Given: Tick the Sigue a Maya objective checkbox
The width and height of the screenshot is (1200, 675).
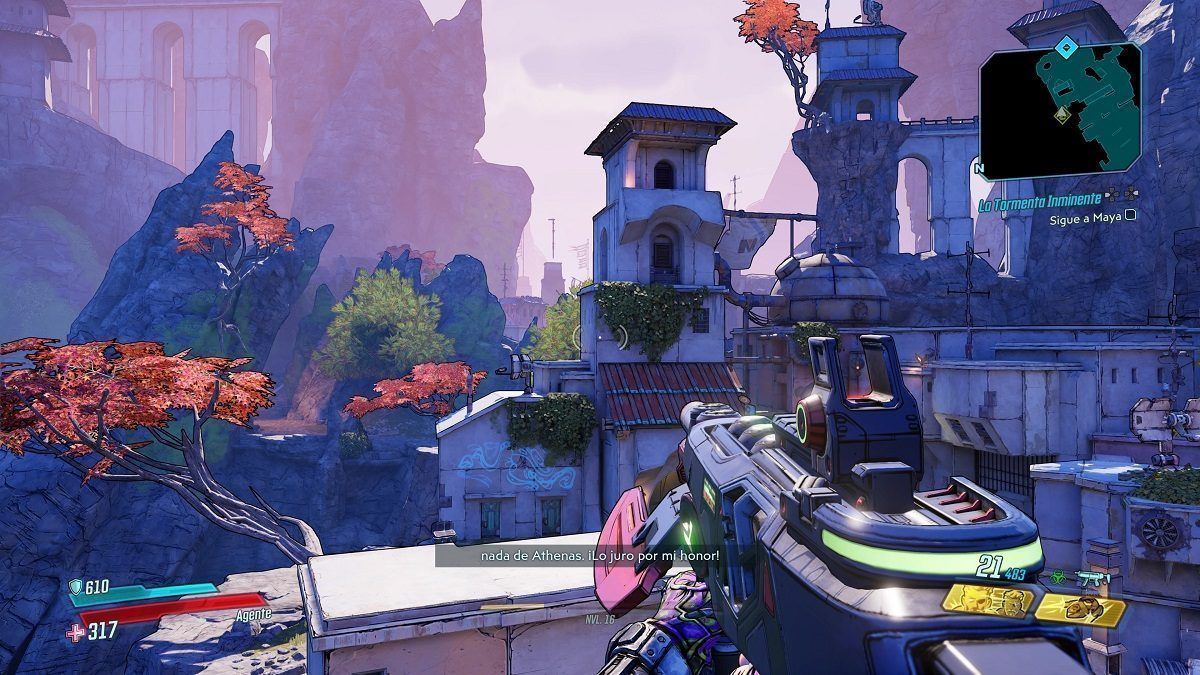Looking at the screenshot, I should (1130, 214).
